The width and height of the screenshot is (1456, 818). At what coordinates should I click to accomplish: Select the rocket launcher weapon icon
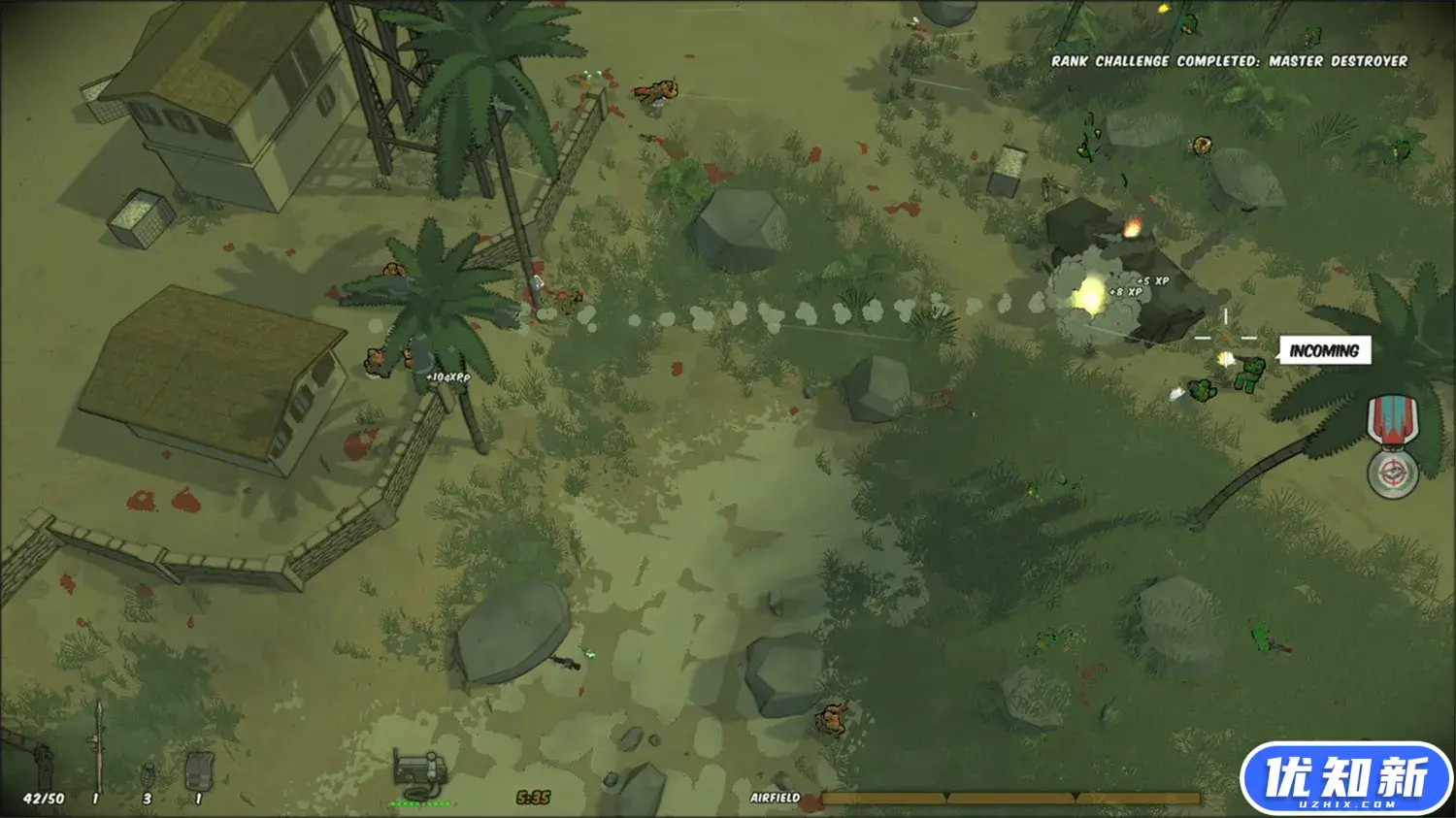point(97,745)
